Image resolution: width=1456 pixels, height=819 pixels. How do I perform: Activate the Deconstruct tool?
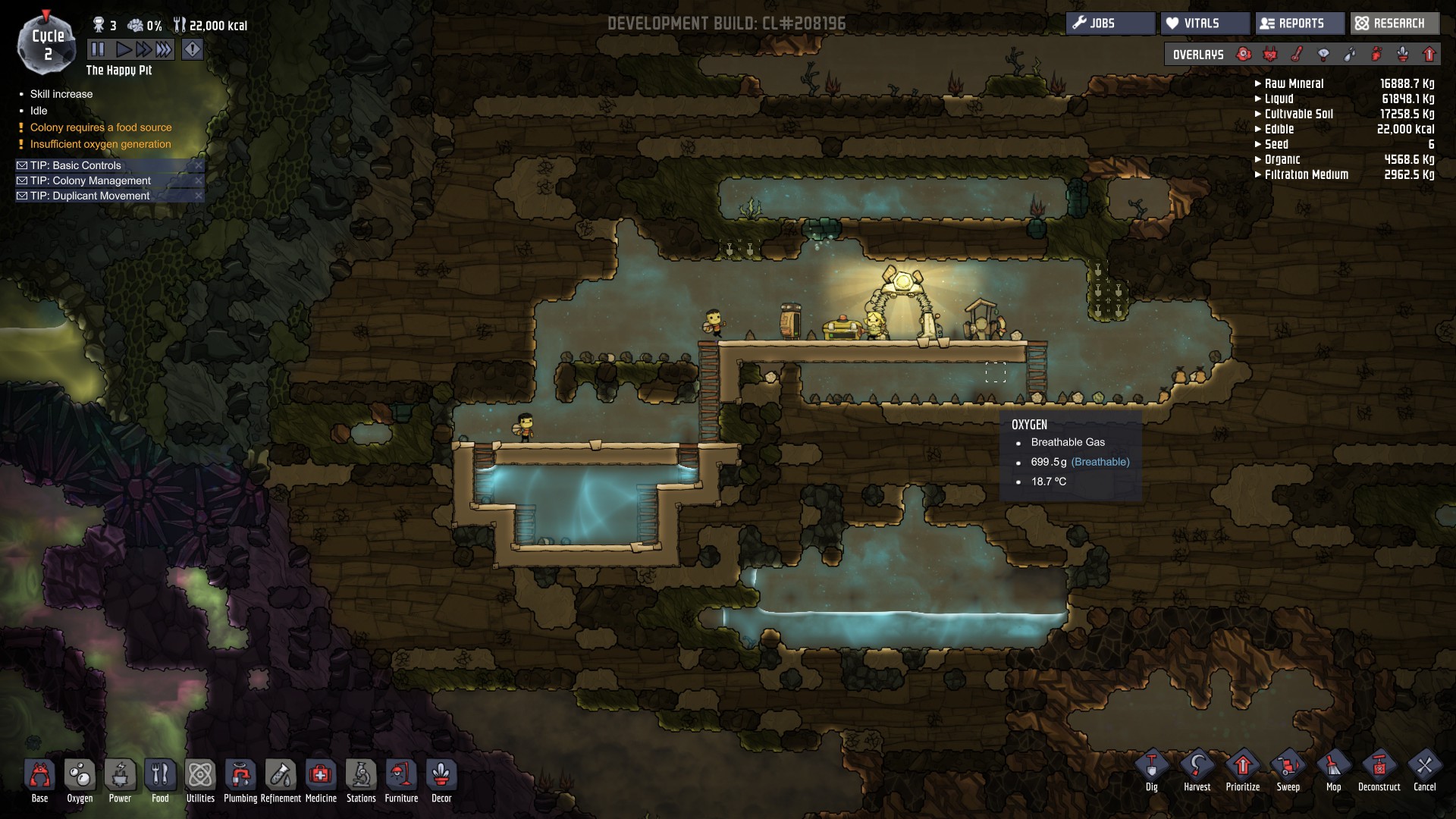pos(1379,770)
